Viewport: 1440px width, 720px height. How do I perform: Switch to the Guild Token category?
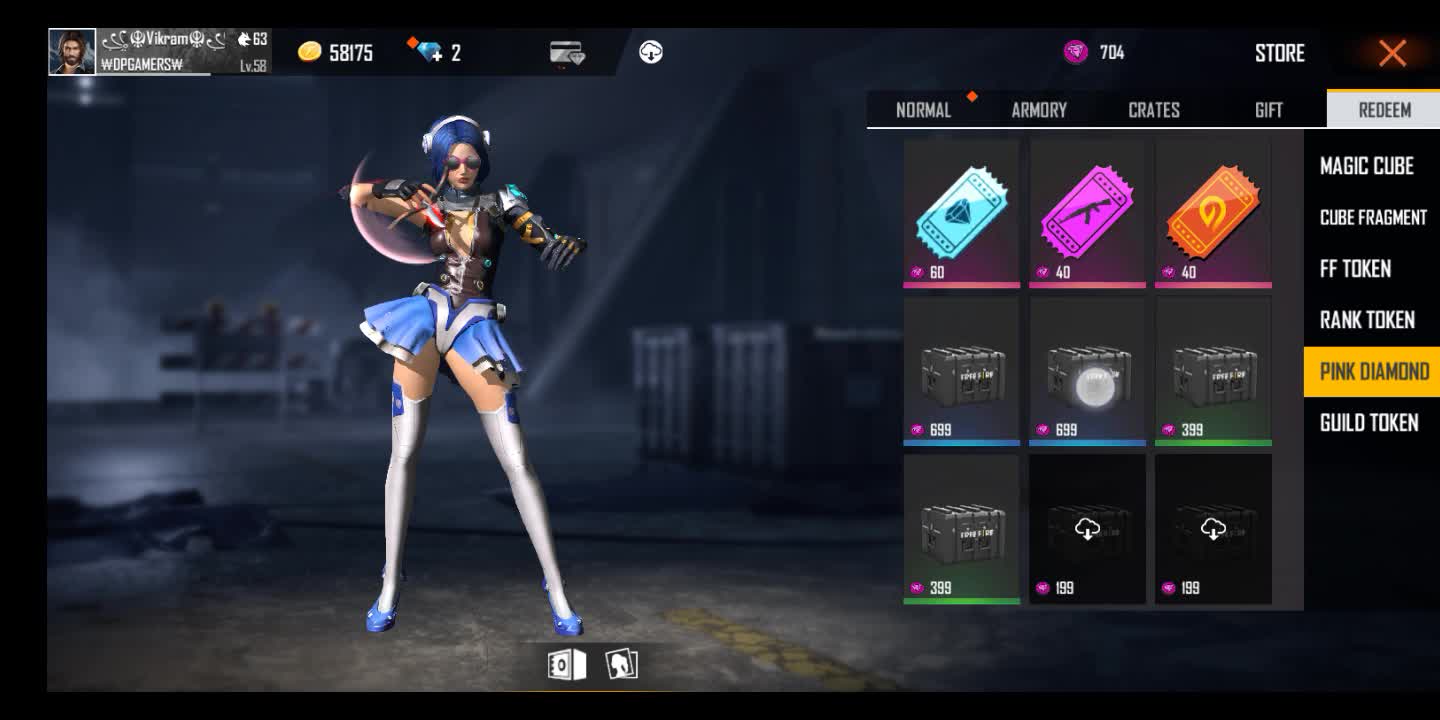click(1368, 423)
